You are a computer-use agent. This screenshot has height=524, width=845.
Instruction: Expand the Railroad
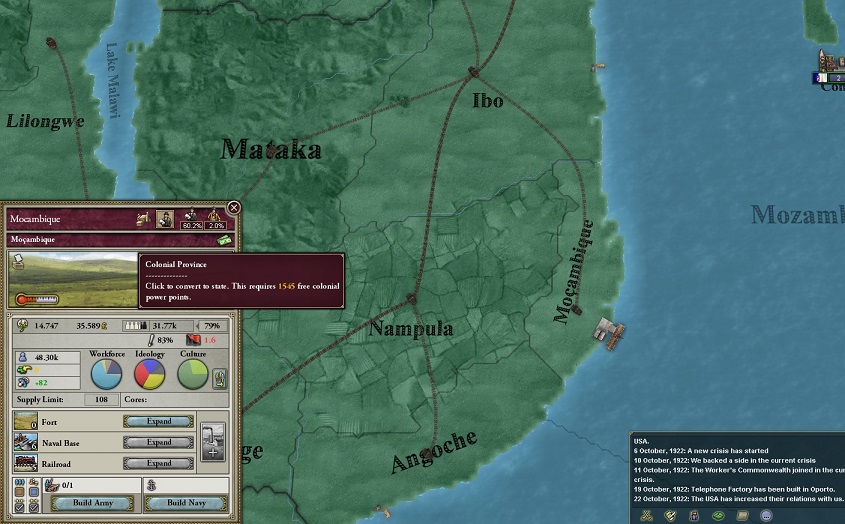159,463
